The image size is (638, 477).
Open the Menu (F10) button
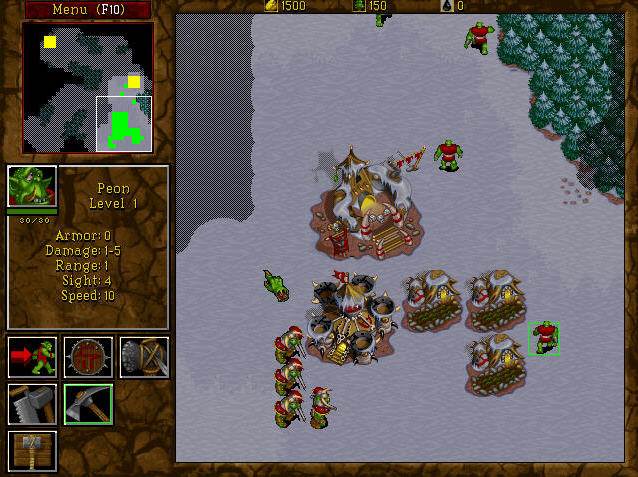pos(87,10)
